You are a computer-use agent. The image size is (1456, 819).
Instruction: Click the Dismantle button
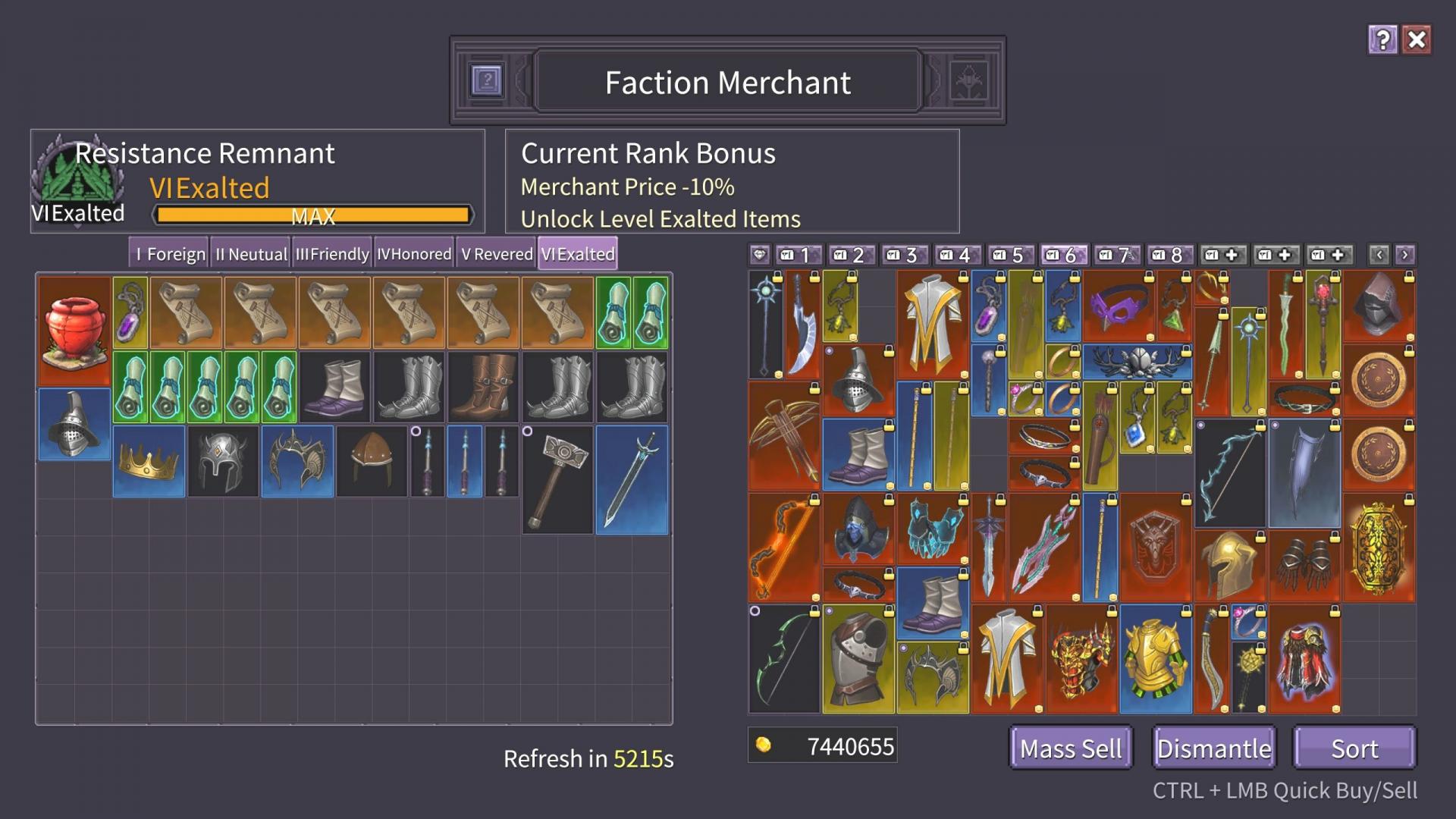tap(1213, 748)
